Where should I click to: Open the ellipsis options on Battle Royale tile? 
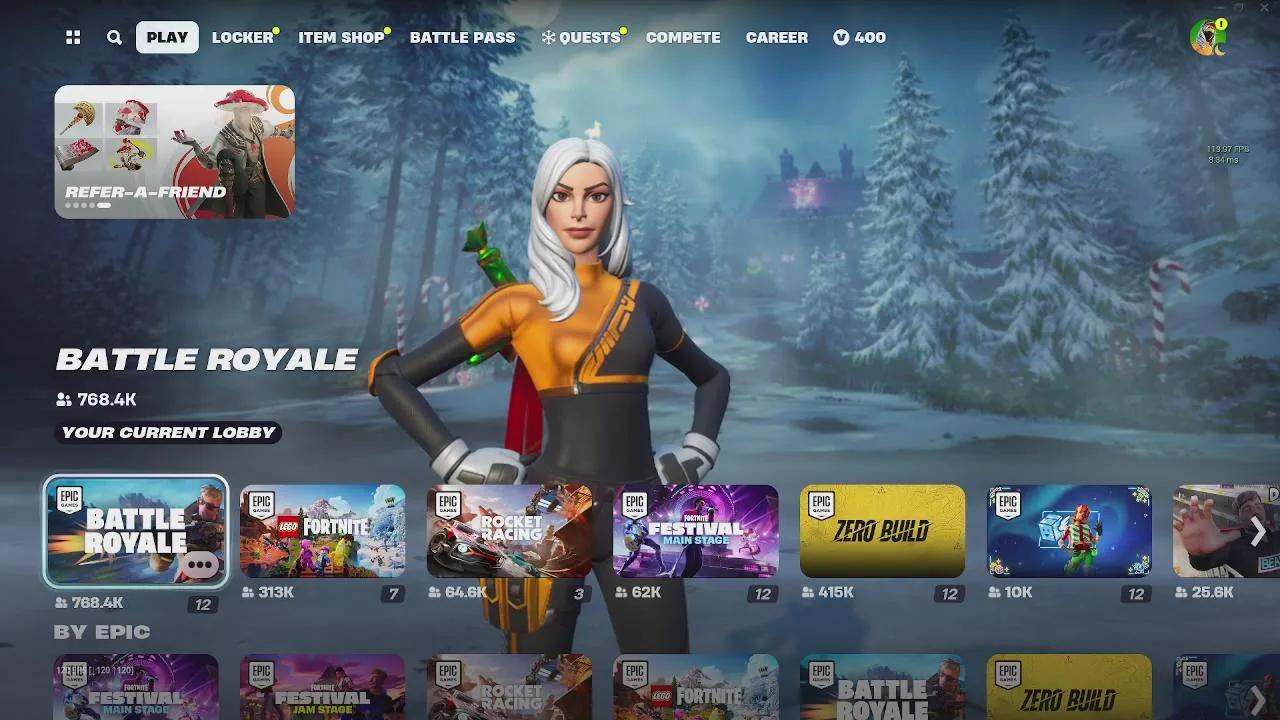200,565
